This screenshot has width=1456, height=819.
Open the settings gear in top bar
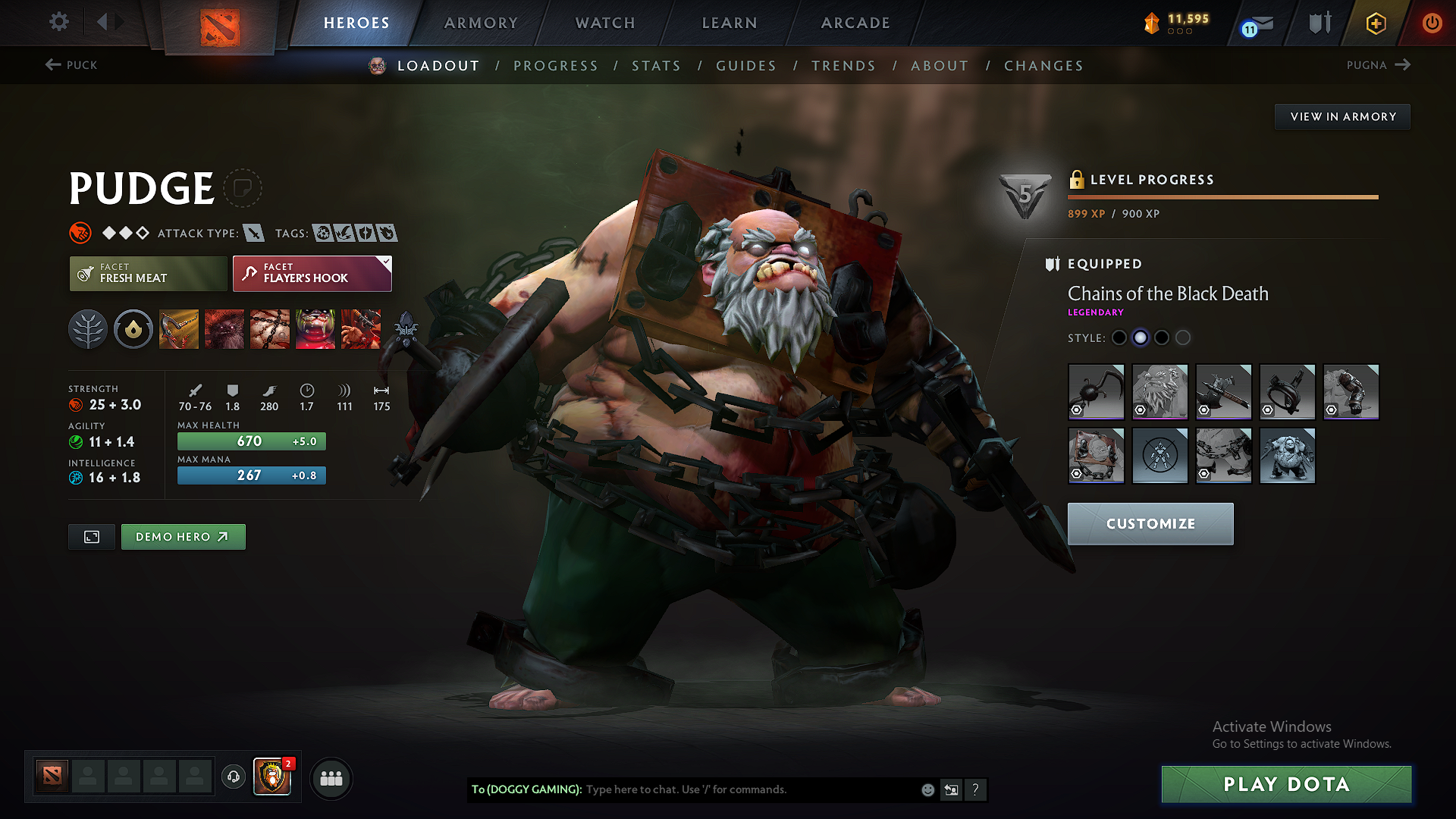[x=58, y=22]
